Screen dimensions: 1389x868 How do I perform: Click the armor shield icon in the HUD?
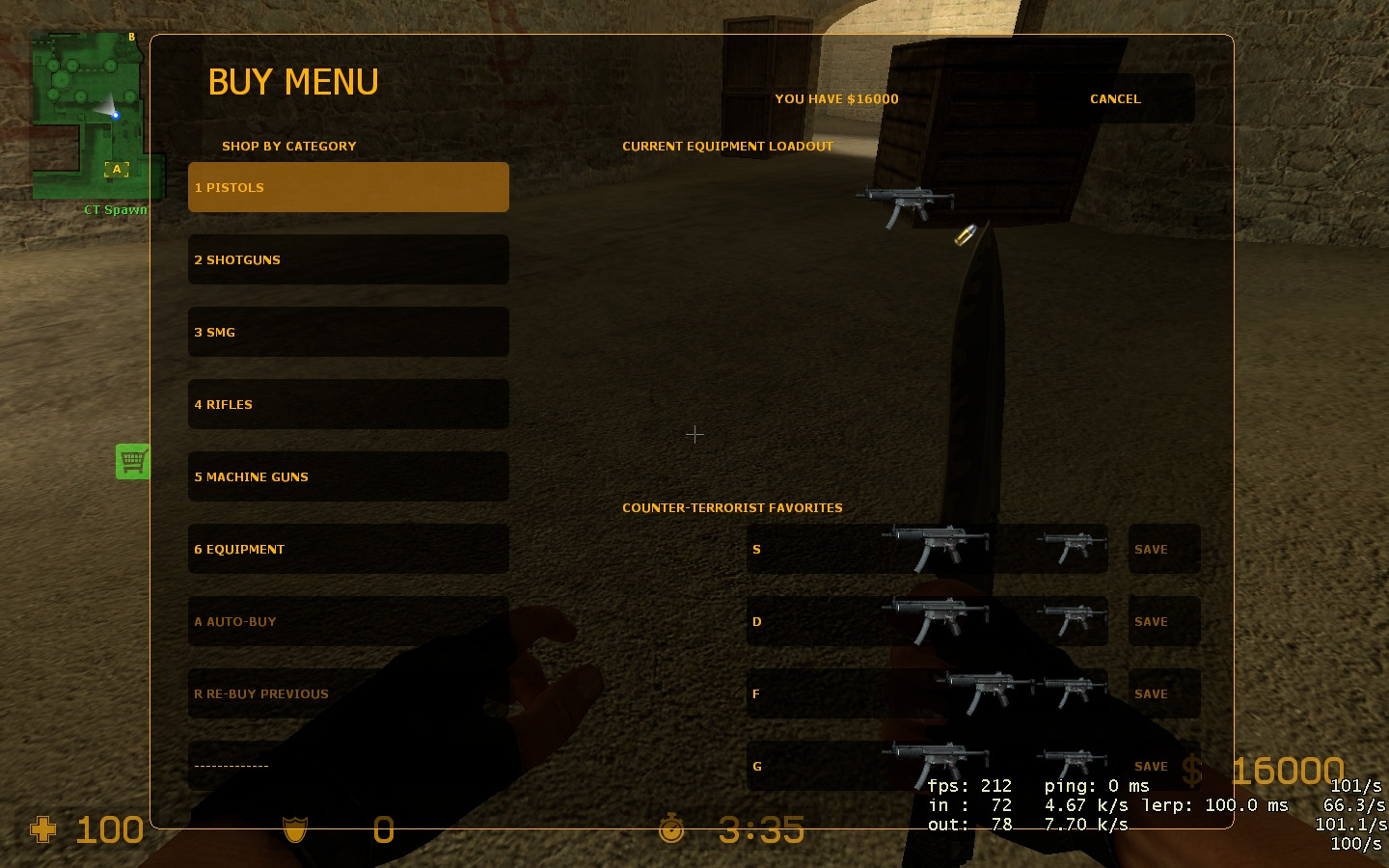pos(294,829)
